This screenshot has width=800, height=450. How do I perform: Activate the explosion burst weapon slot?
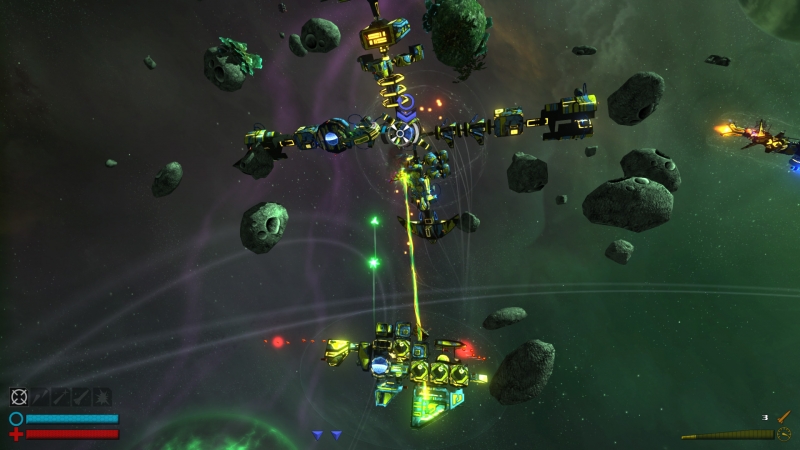pyautogui.click(x=102, y=397)
